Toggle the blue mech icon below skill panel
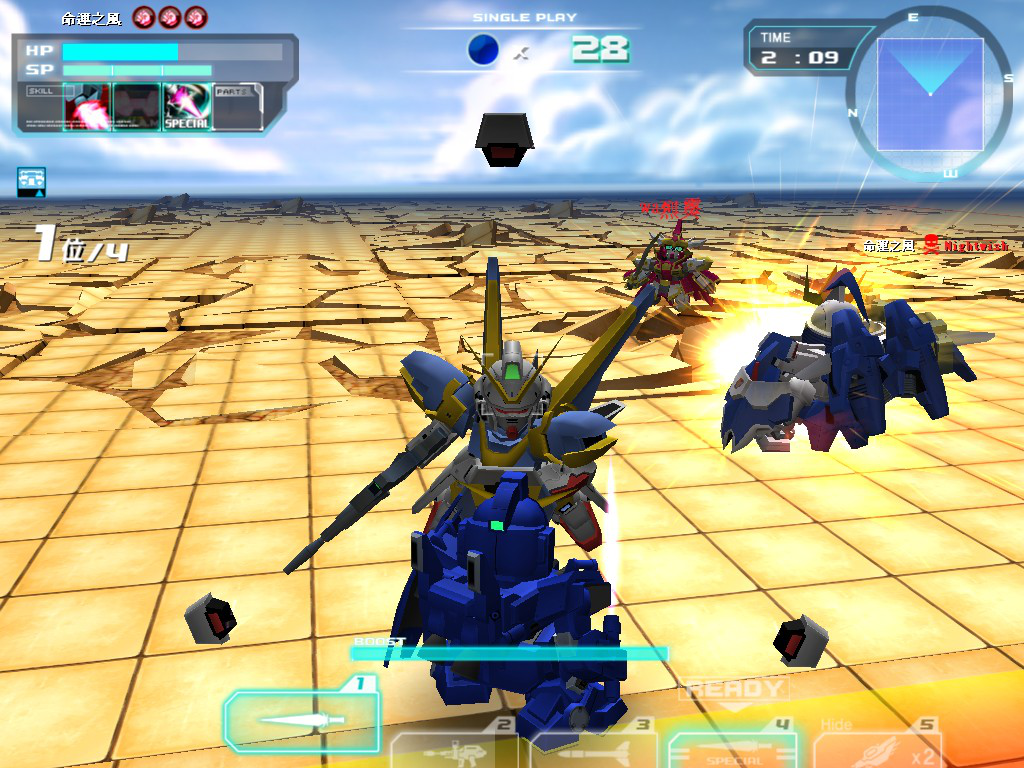This screenshot has height=768, width=1024. [x=31, y=181]
